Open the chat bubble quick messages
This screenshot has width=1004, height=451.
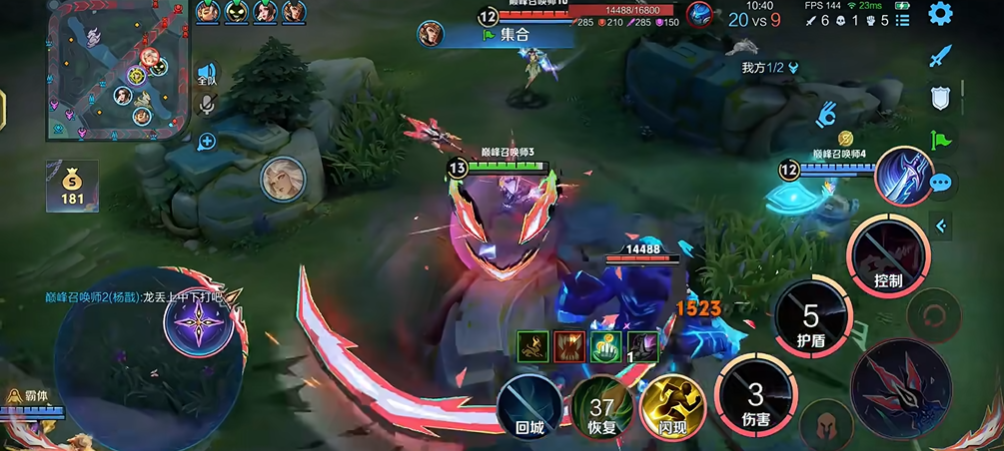940,183
